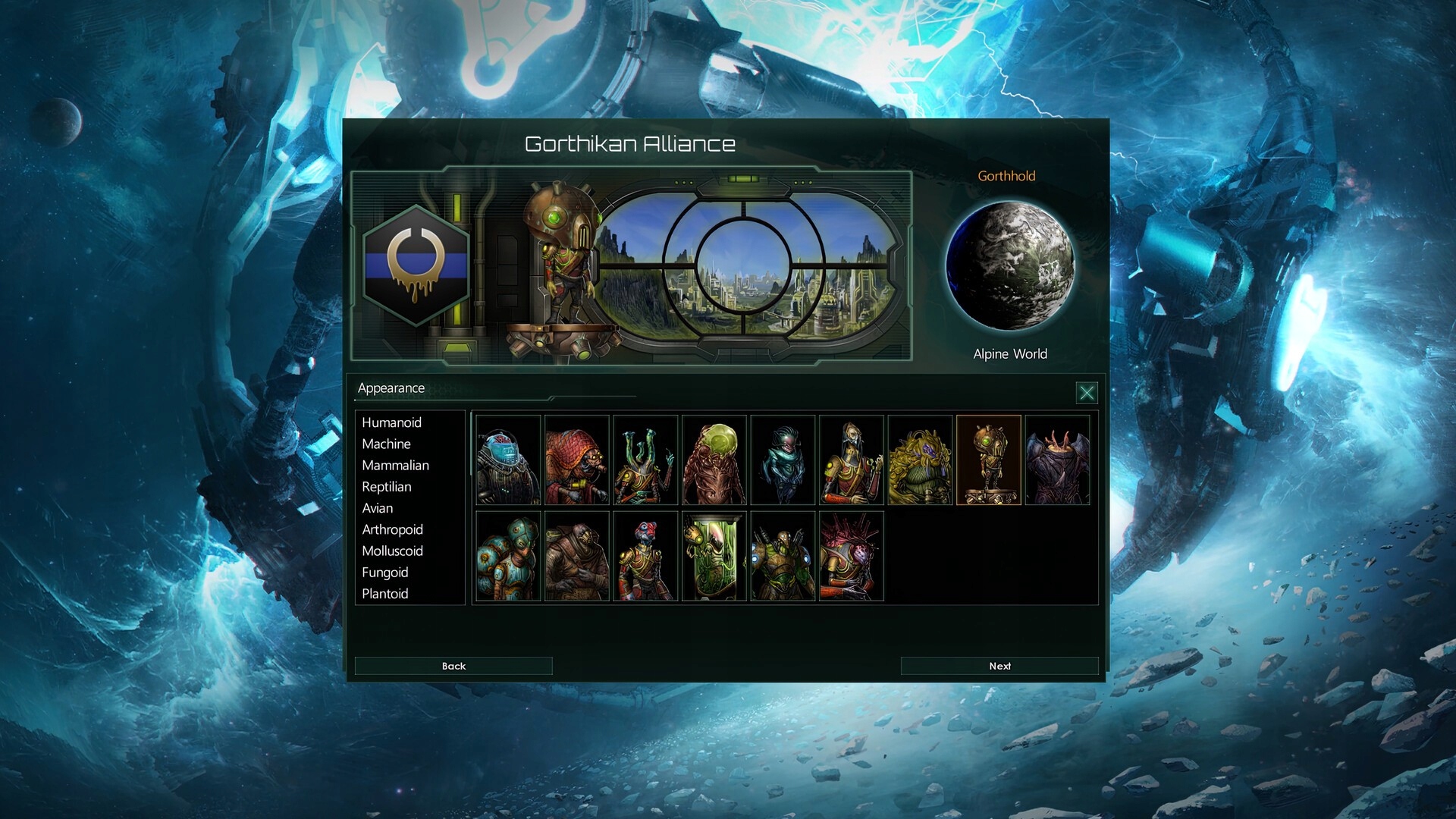Open the Molluscoid species list

tap(393, 551)
